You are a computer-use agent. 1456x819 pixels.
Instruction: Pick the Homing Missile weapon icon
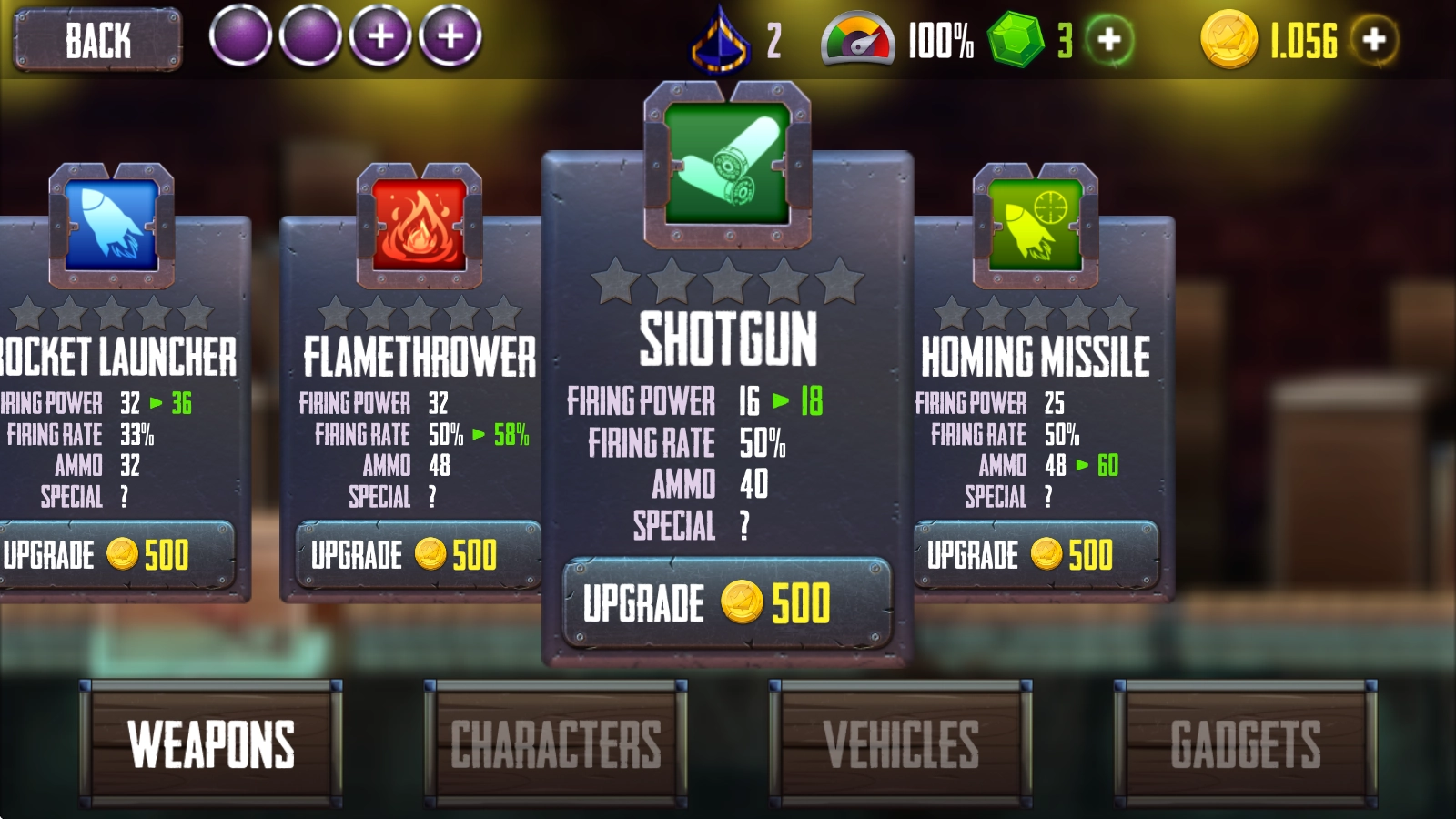coord(1036,225)
